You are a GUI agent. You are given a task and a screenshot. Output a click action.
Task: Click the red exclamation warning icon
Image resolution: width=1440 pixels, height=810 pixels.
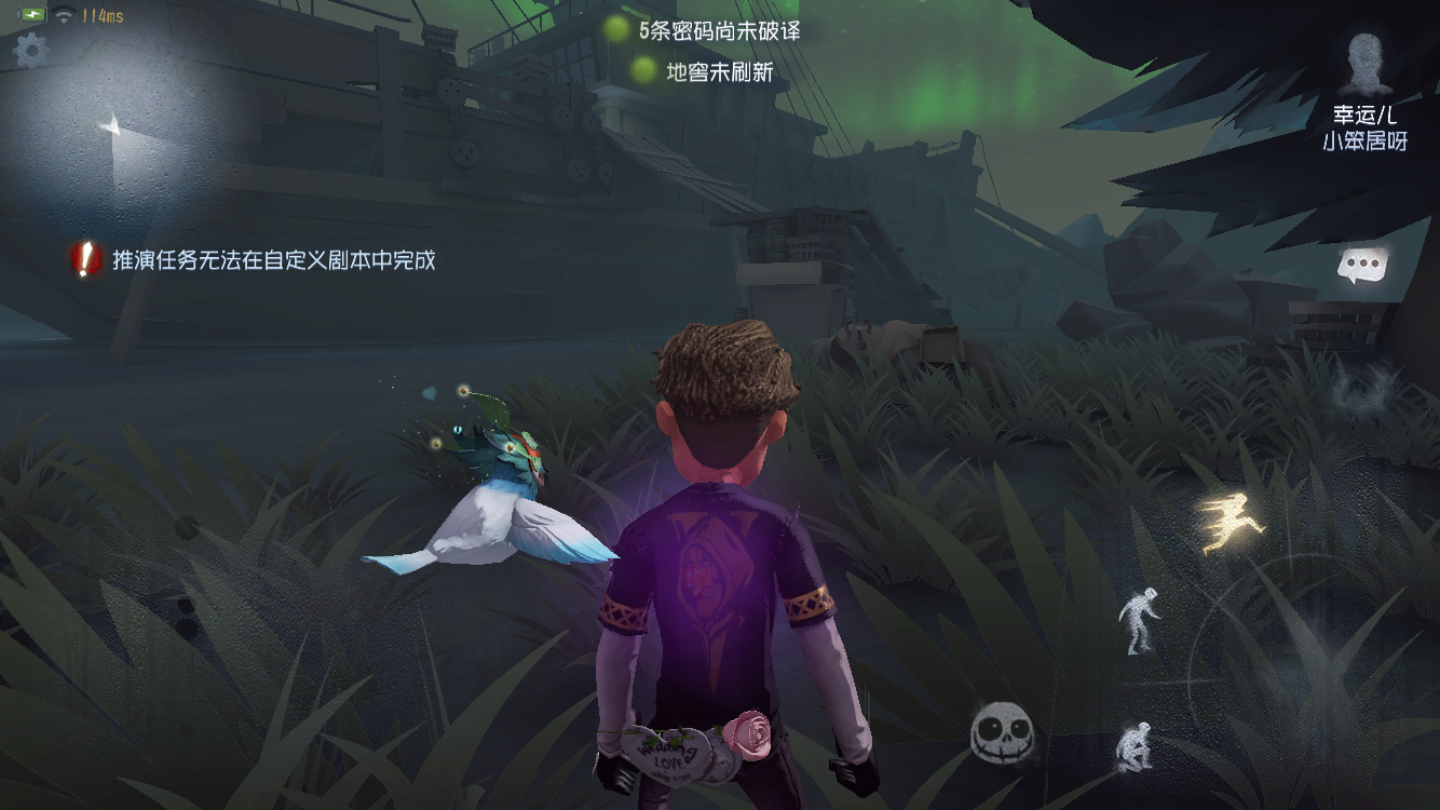tap(84, 259)
